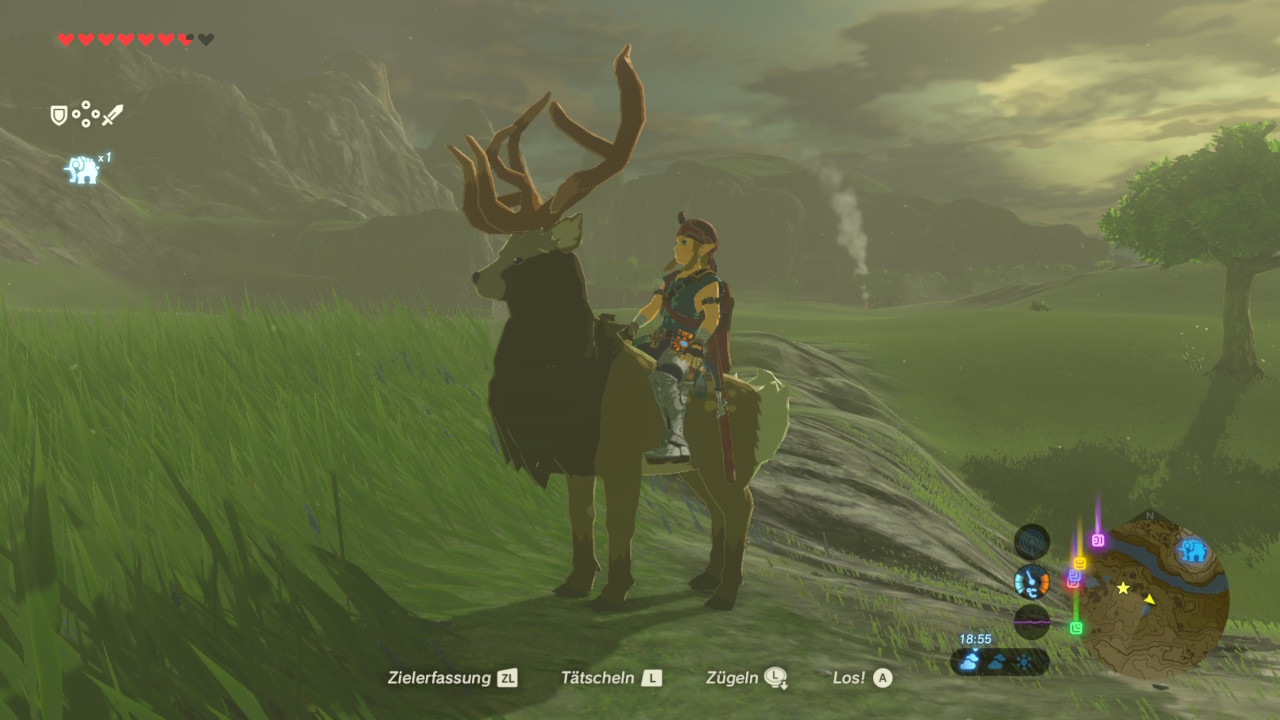Click the Sheikah Sensor antenna icon
The image size is (1280, 720).
(1031, 542)
